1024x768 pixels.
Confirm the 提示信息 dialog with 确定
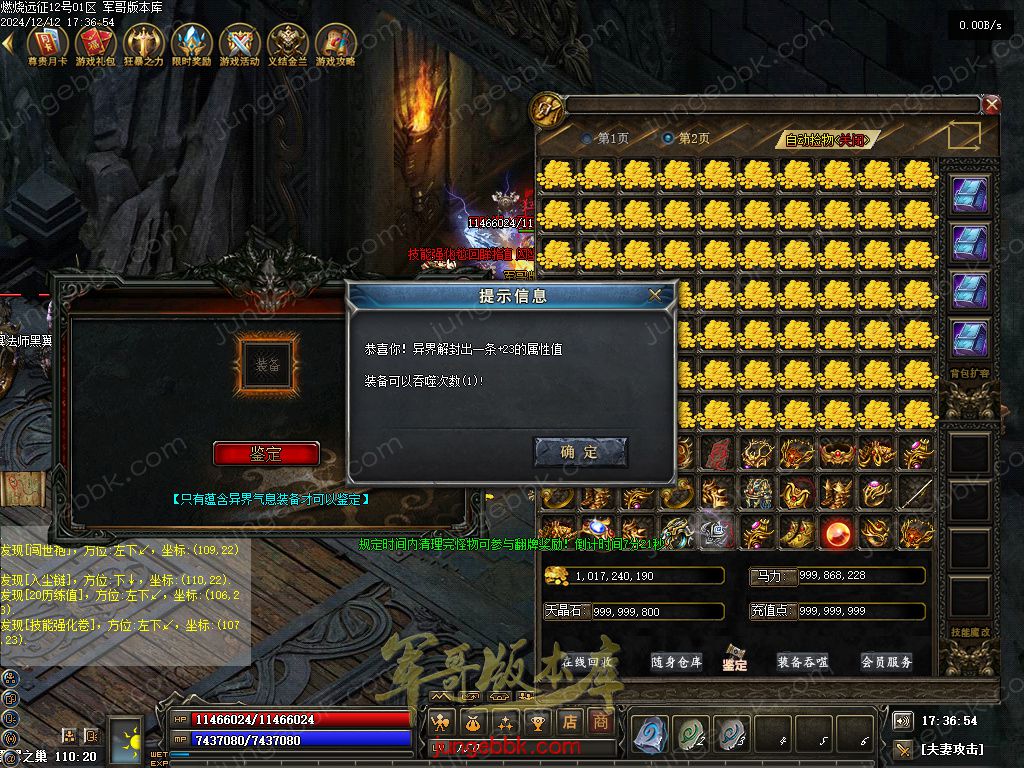[580, 452]
